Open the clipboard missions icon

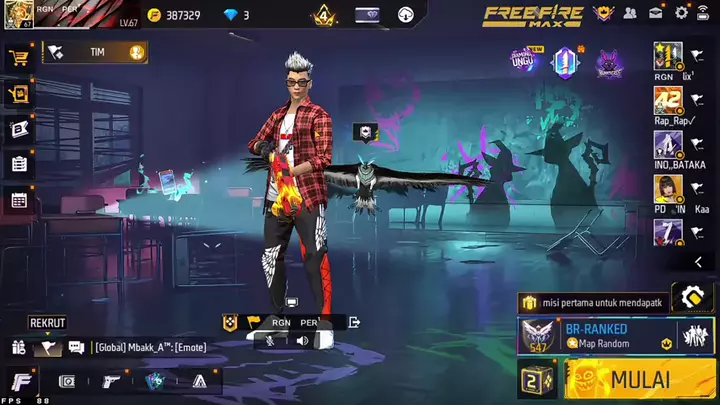[18, 164]
